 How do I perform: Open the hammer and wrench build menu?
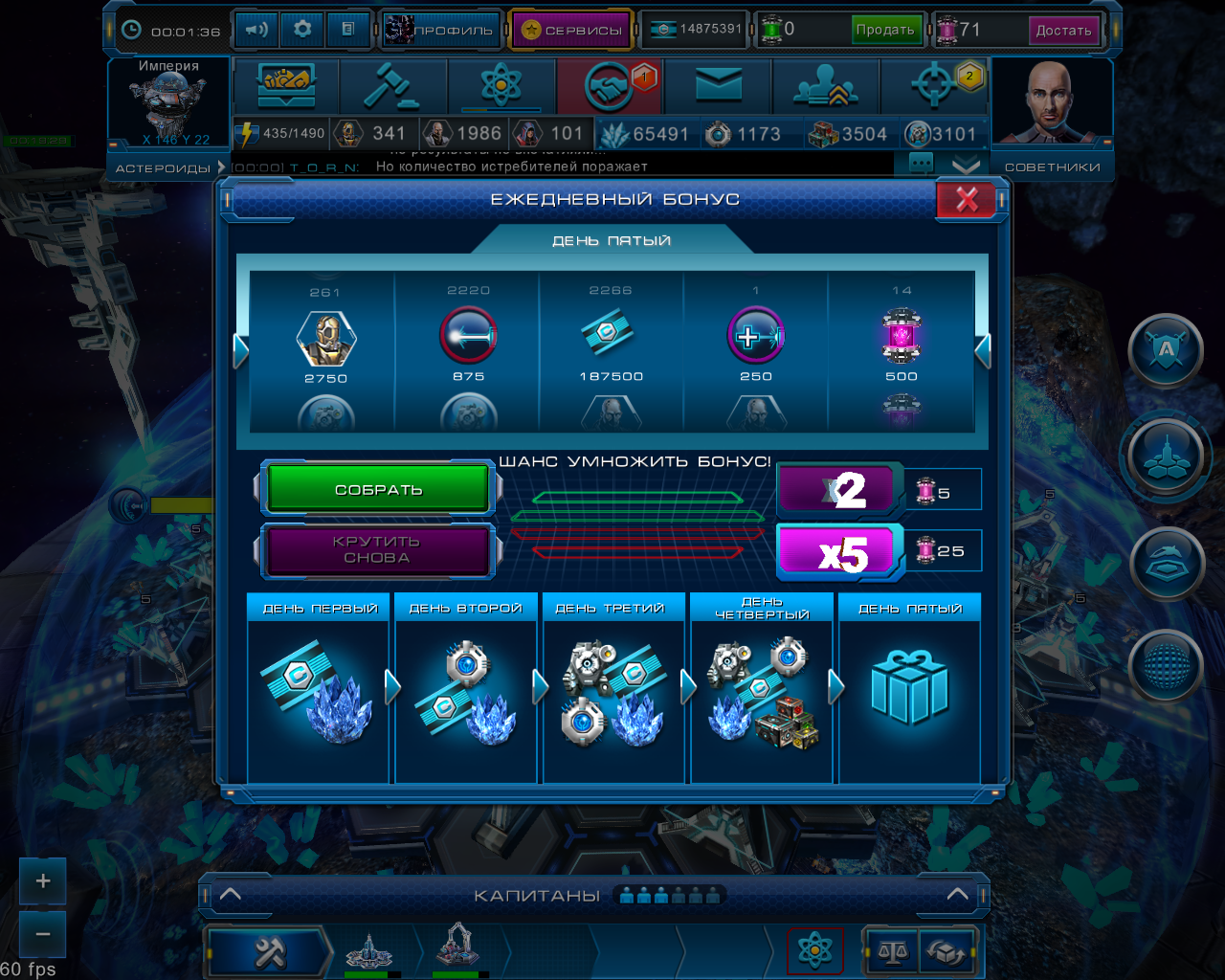point(270,952)
